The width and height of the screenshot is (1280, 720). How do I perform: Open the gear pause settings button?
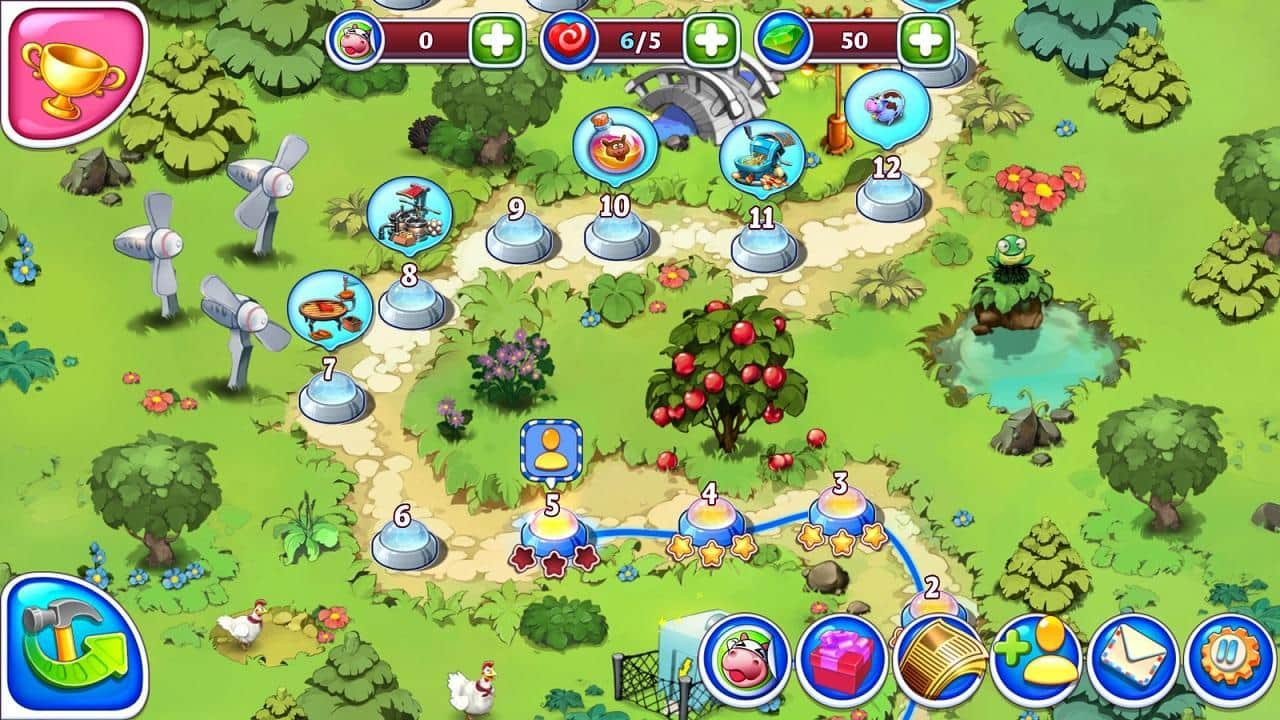pos(1229,659)
